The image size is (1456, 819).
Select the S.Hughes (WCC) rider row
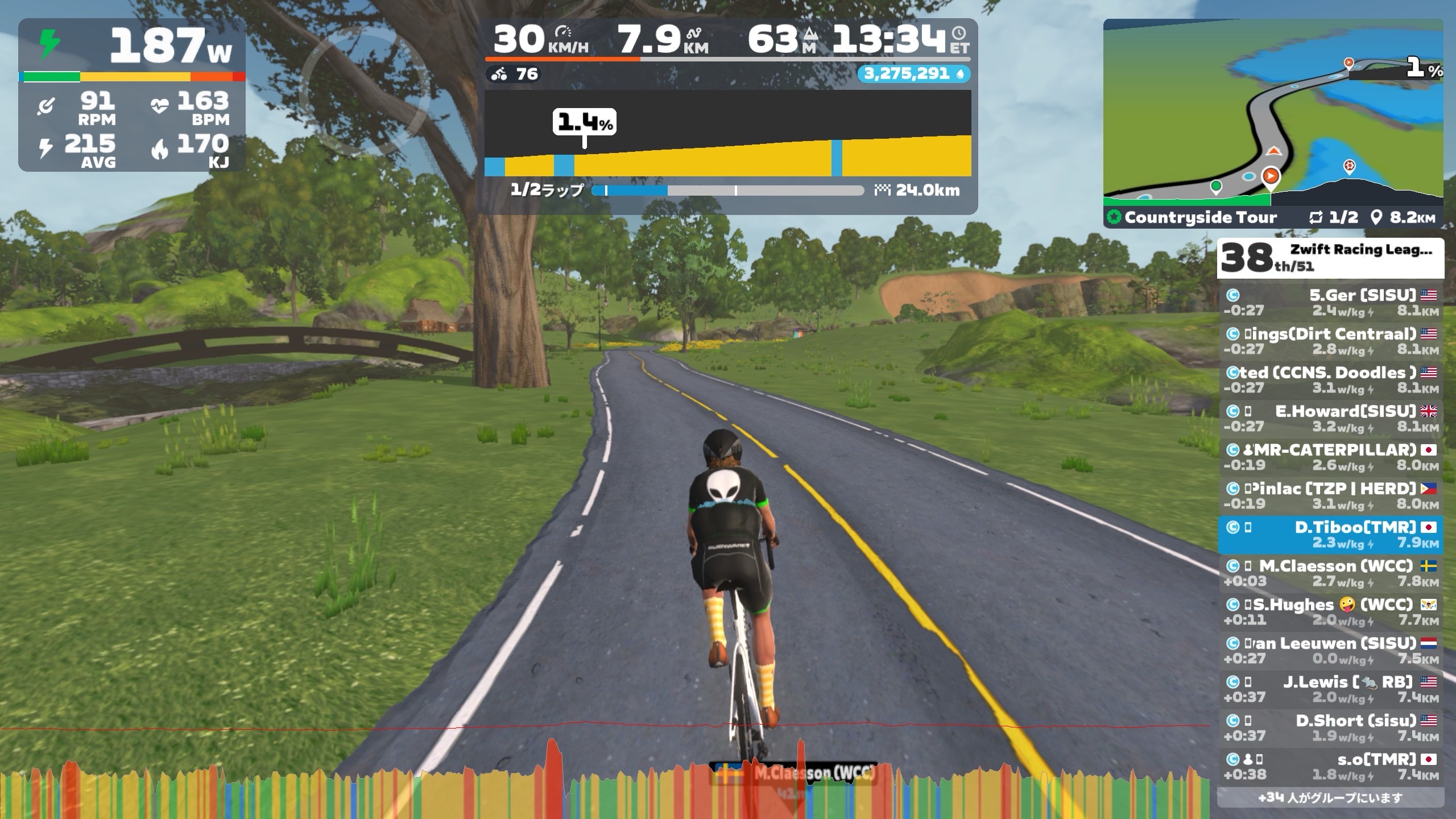pyautogui.click(x=1330, y=612)
